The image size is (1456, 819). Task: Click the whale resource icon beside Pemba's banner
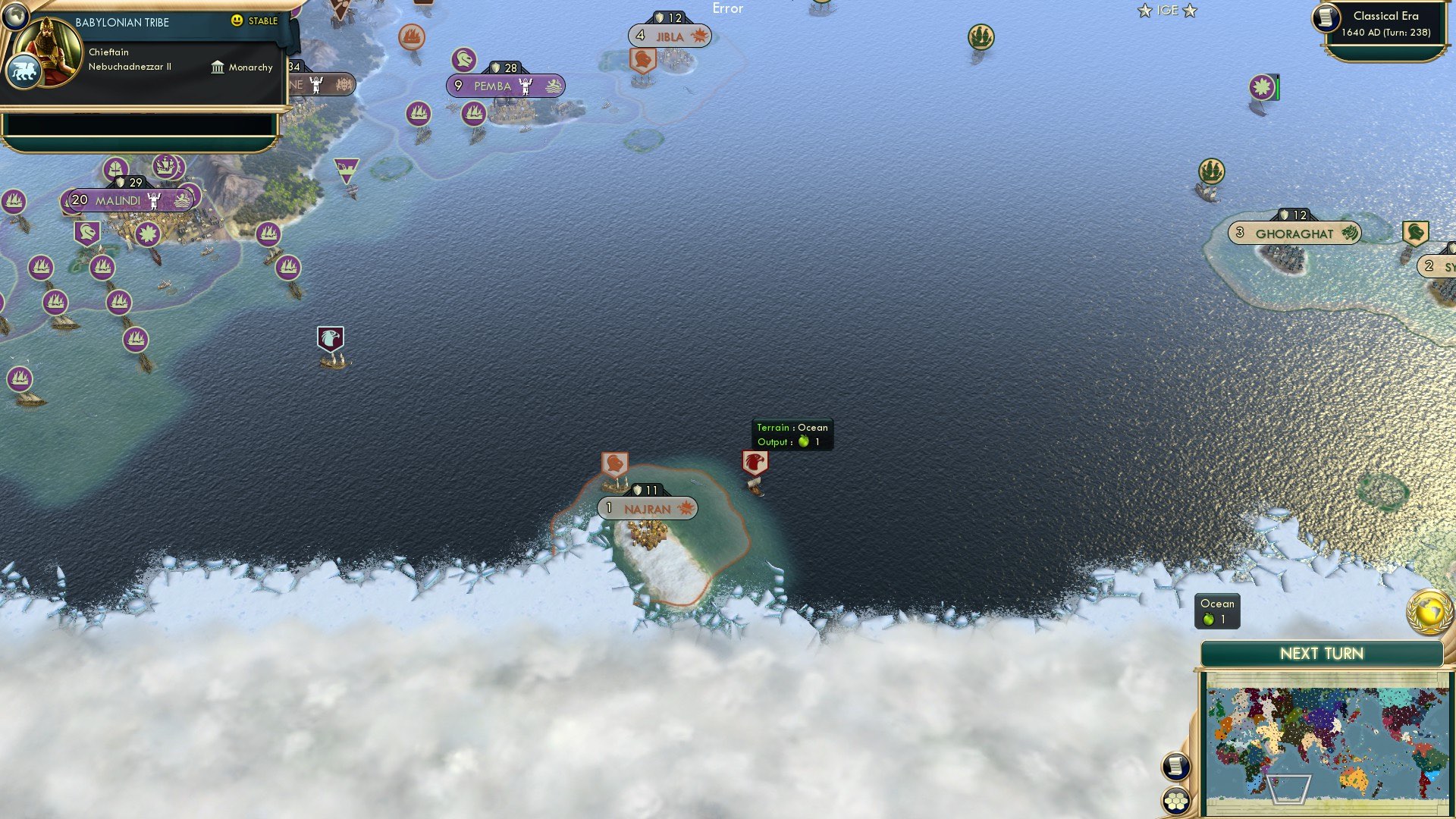(x=554, y=86)
